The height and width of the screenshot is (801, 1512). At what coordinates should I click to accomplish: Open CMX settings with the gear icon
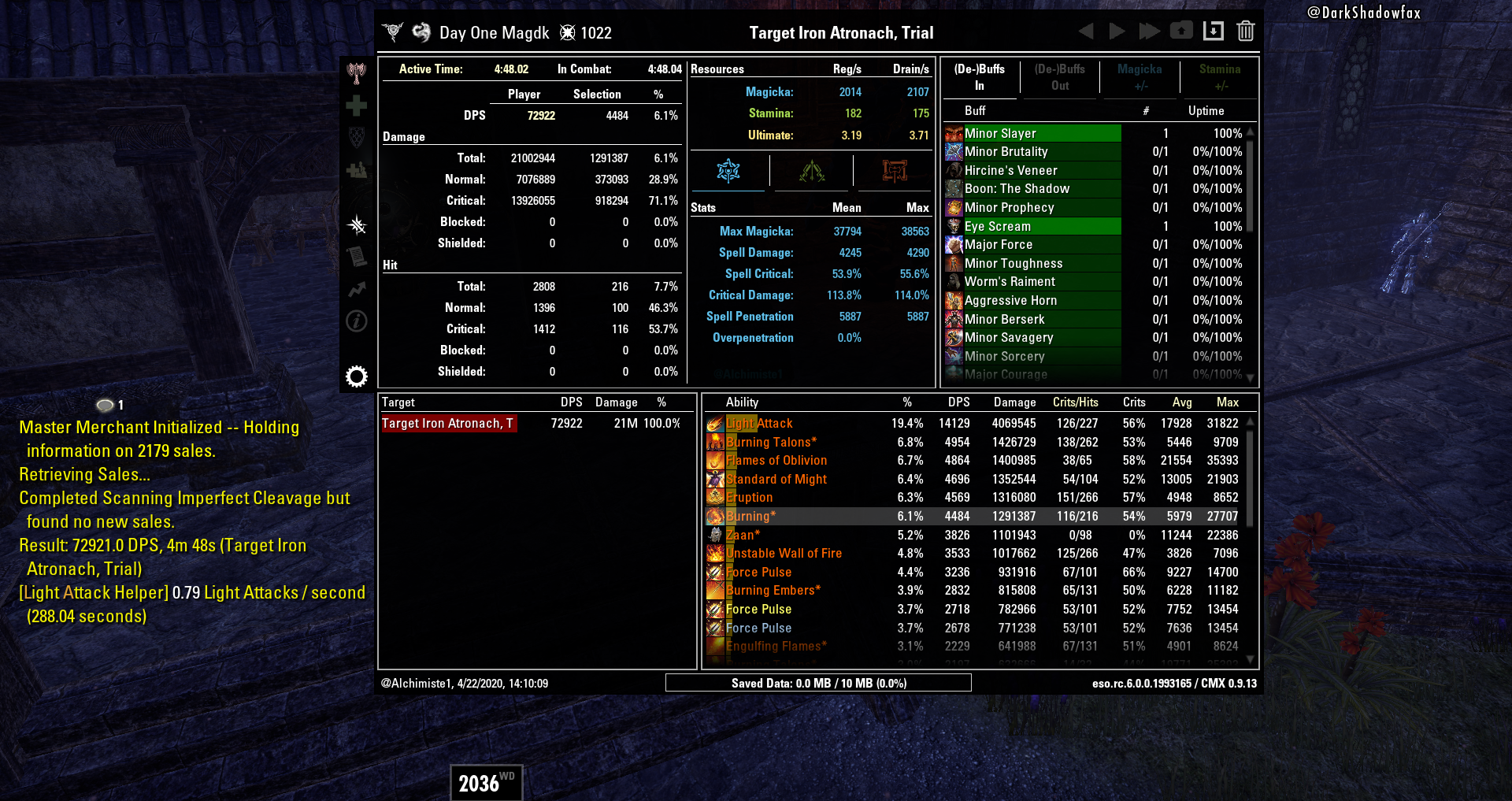click(x=357, y=376)
